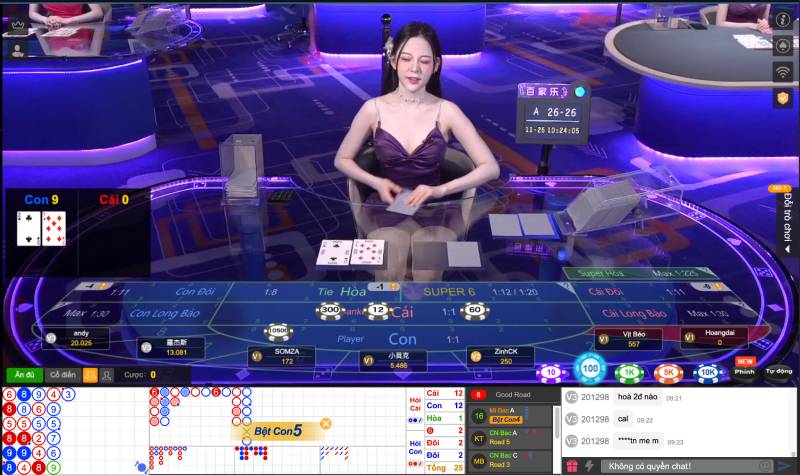The height and width of the screenshot is (475, 800).
Task: Bet on Con Long Bảo
Action: tap(167, 314)
